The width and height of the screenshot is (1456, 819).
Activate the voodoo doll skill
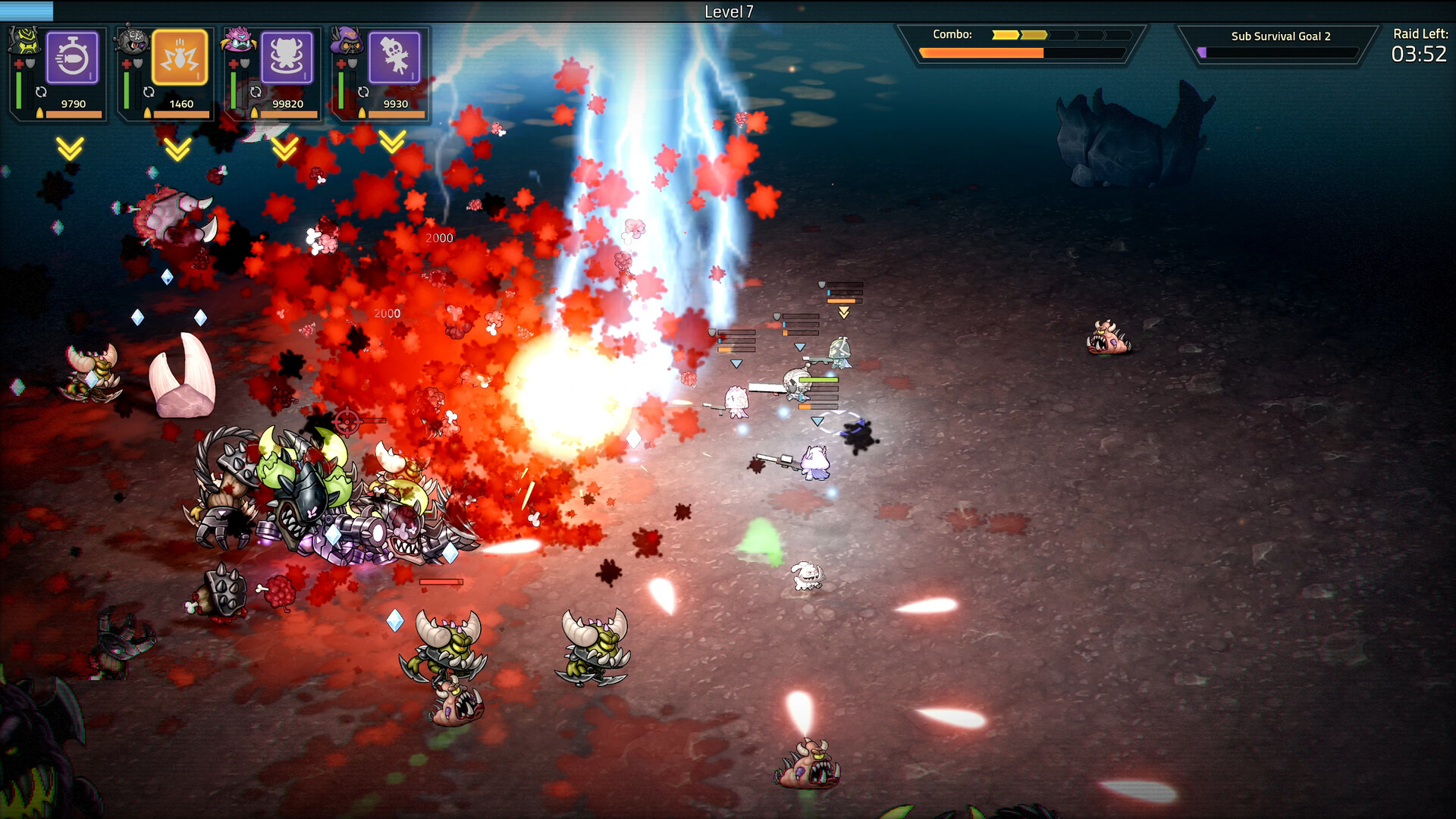coord(394,58)
